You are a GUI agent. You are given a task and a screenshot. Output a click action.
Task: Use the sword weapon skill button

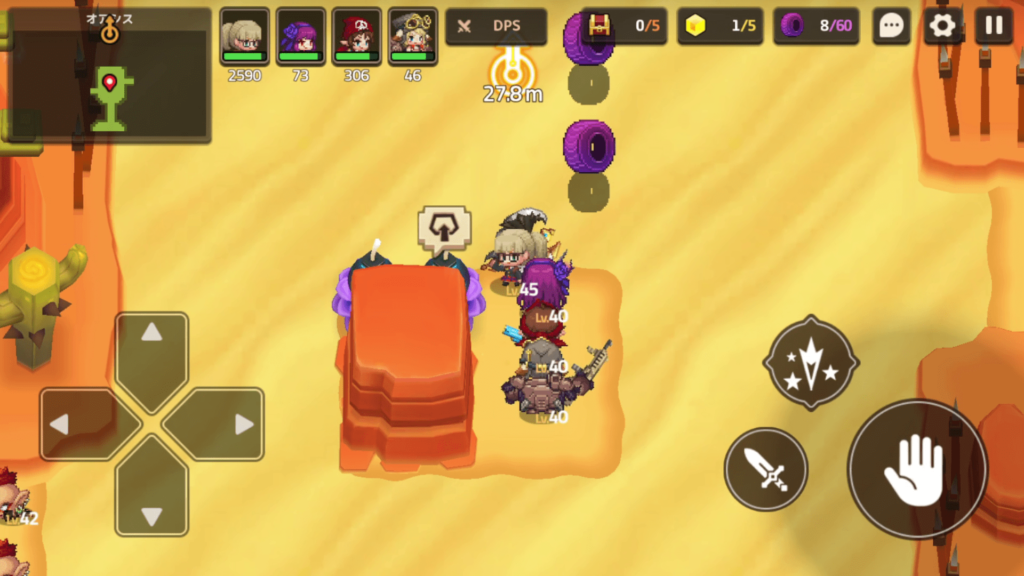766,469
